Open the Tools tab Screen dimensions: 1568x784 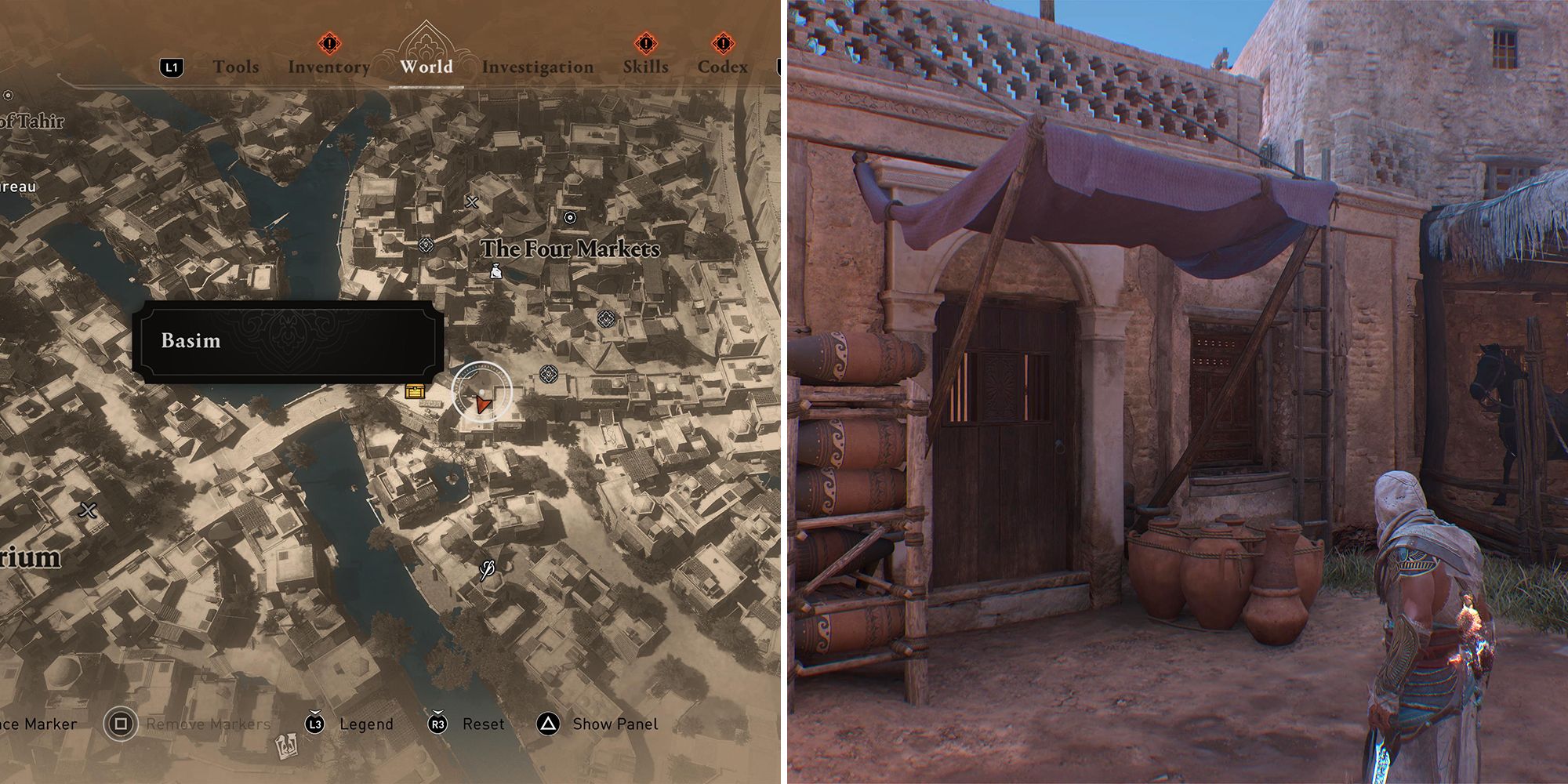click(237, 67)
